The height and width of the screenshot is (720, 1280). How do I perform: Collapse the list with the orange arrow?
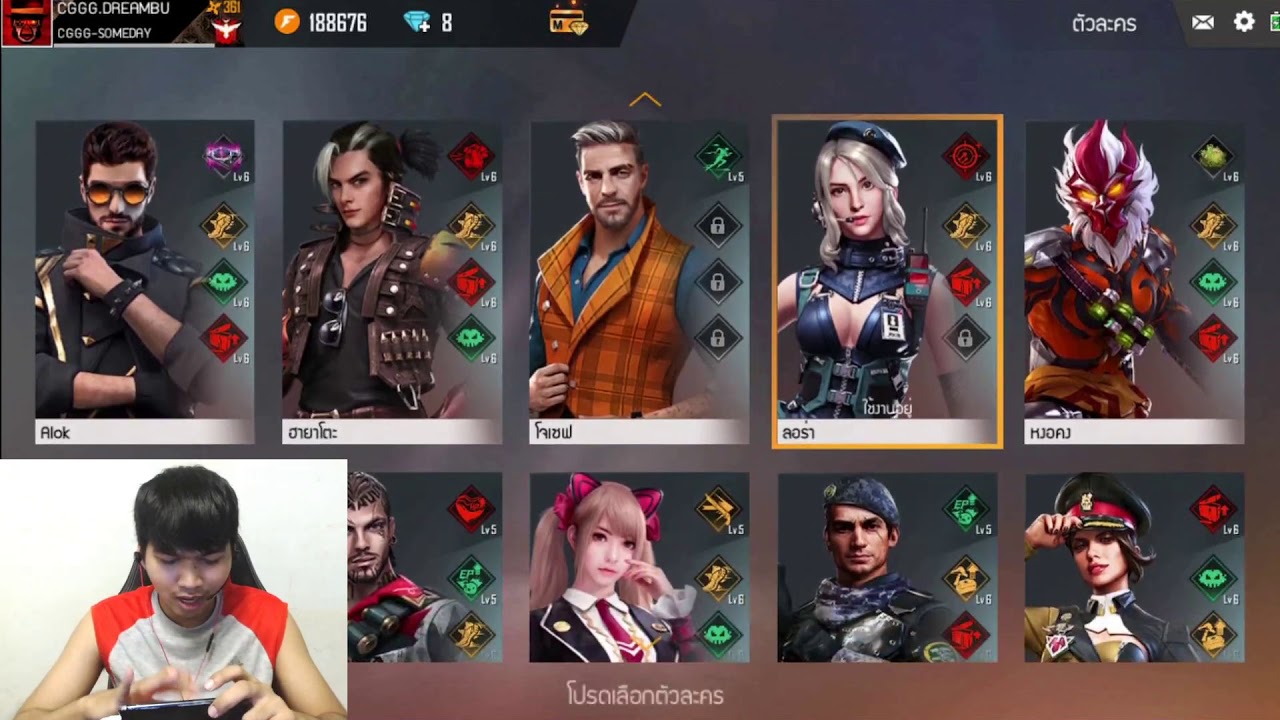coord(645,100)
